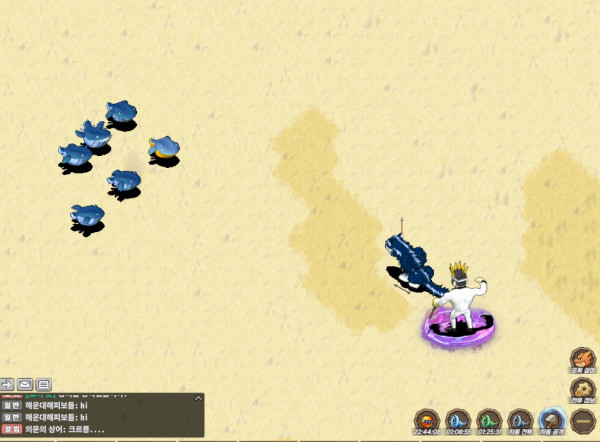Click the chat message log

coord(100,416)
